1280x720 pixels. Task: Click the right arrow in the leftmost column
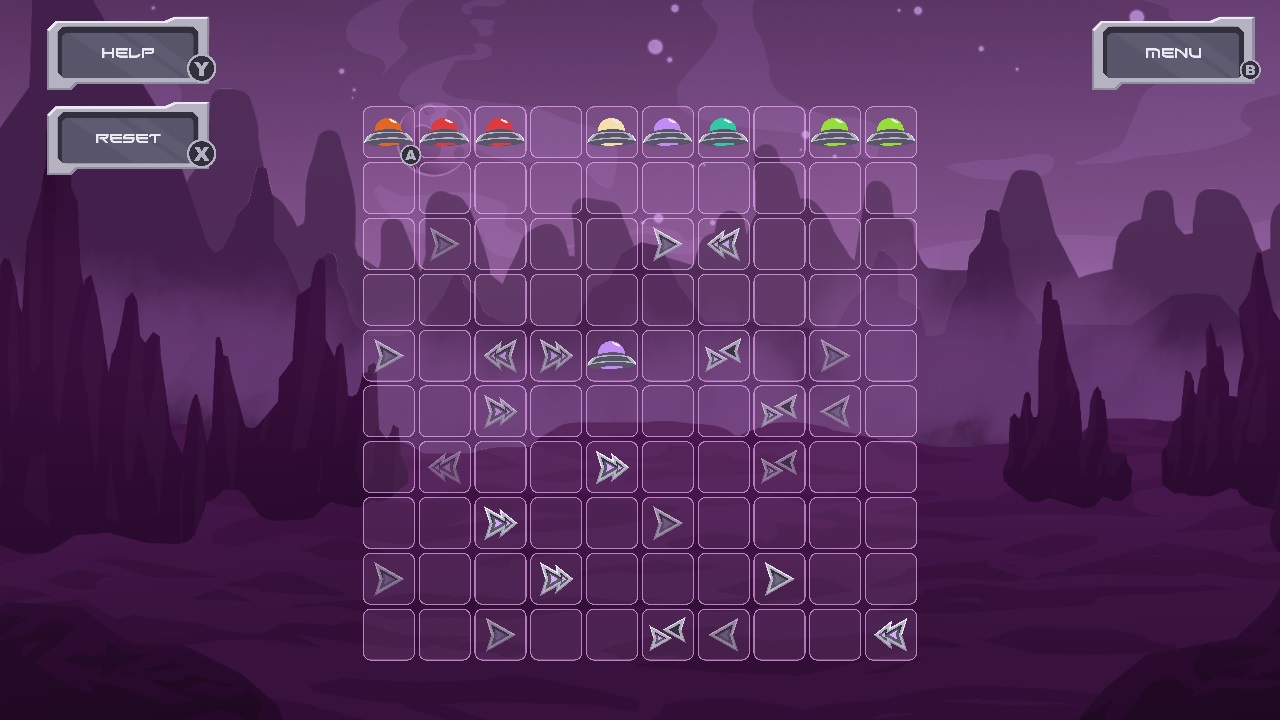pyautogui.click(x=388, y=355)
